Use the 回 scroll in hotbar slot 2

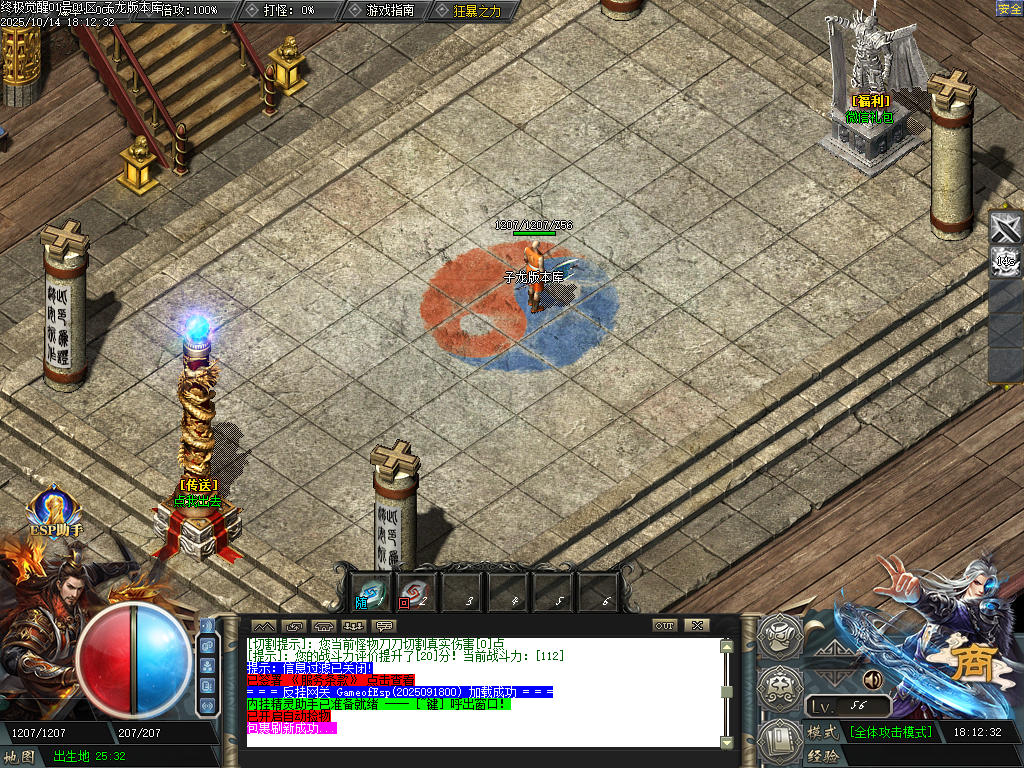[413, 592]
